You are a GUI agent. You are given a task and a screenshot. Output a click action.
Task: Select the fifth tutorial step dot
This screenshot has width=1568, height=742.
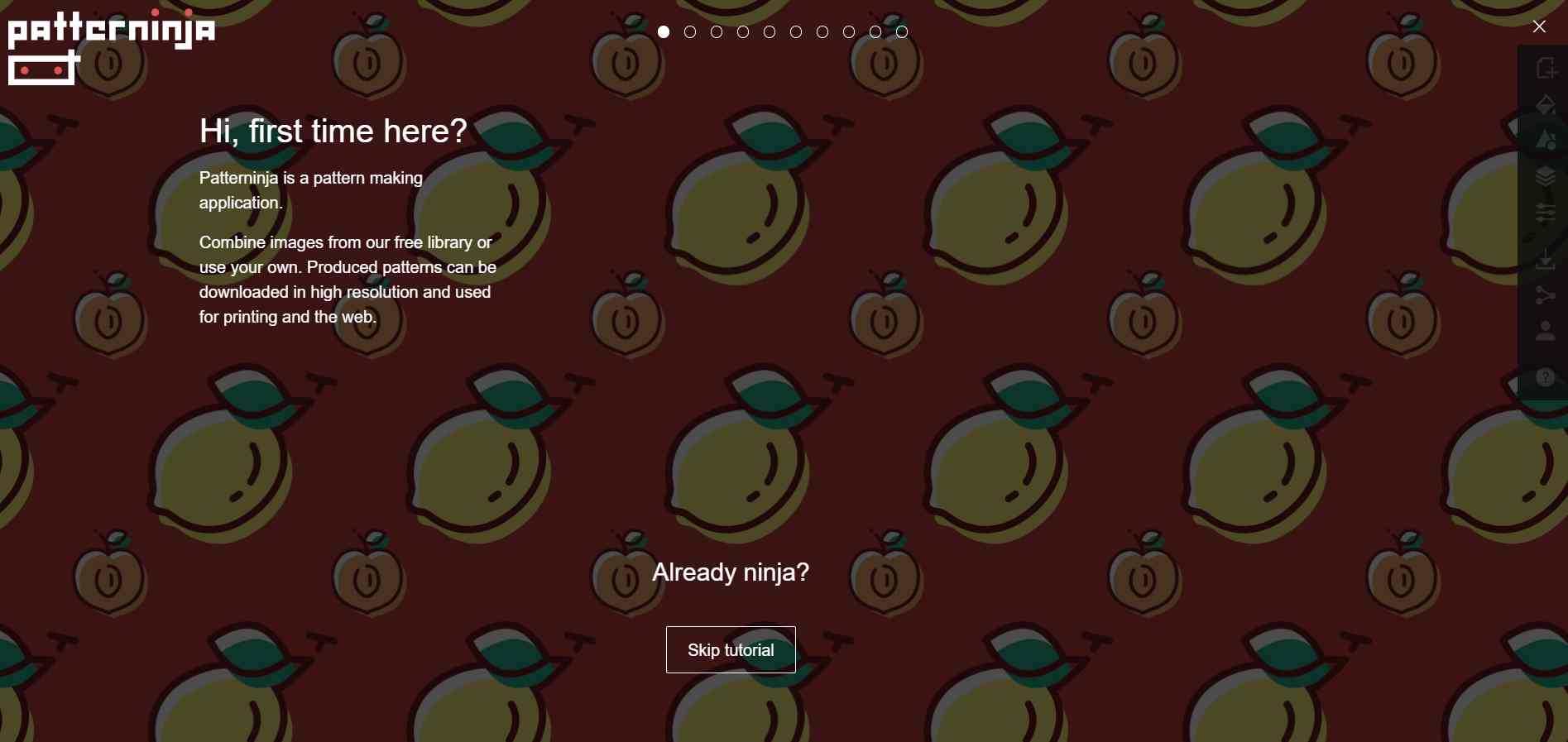[770, 32]
